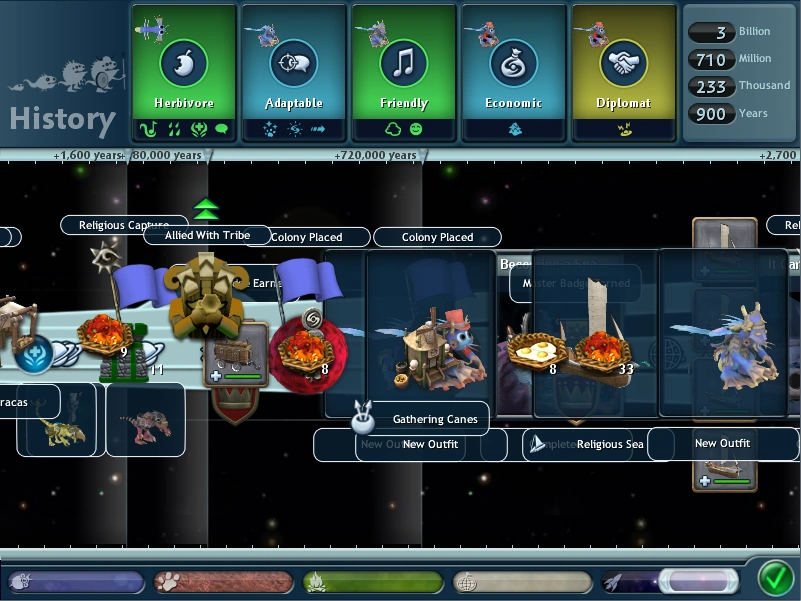The height and width of the screenshot is (601, 801).
Task: Select the Diplomat trait card
Action: coord(624,71)
